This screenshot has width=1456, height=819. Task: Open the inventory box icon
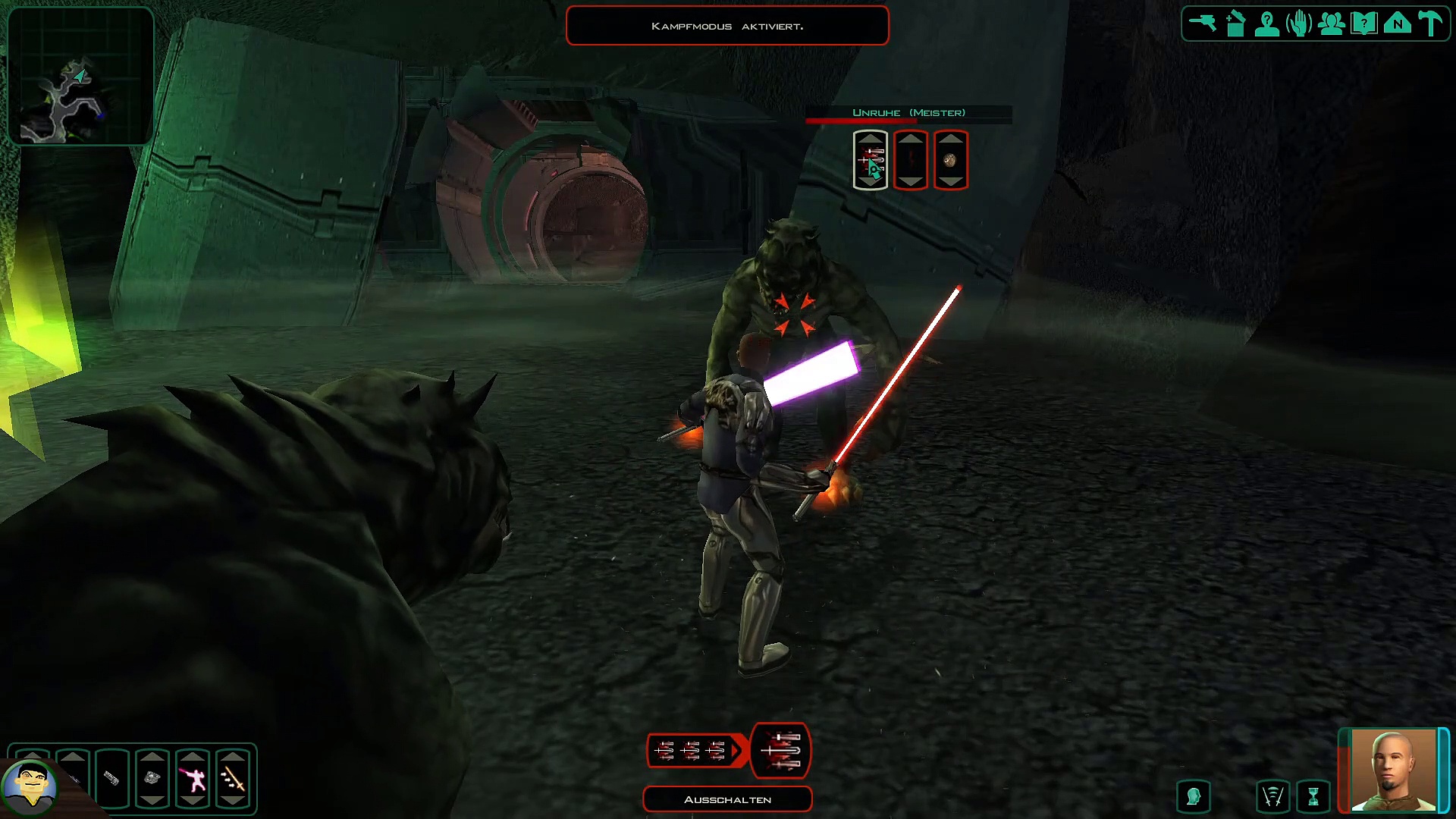1235,24
